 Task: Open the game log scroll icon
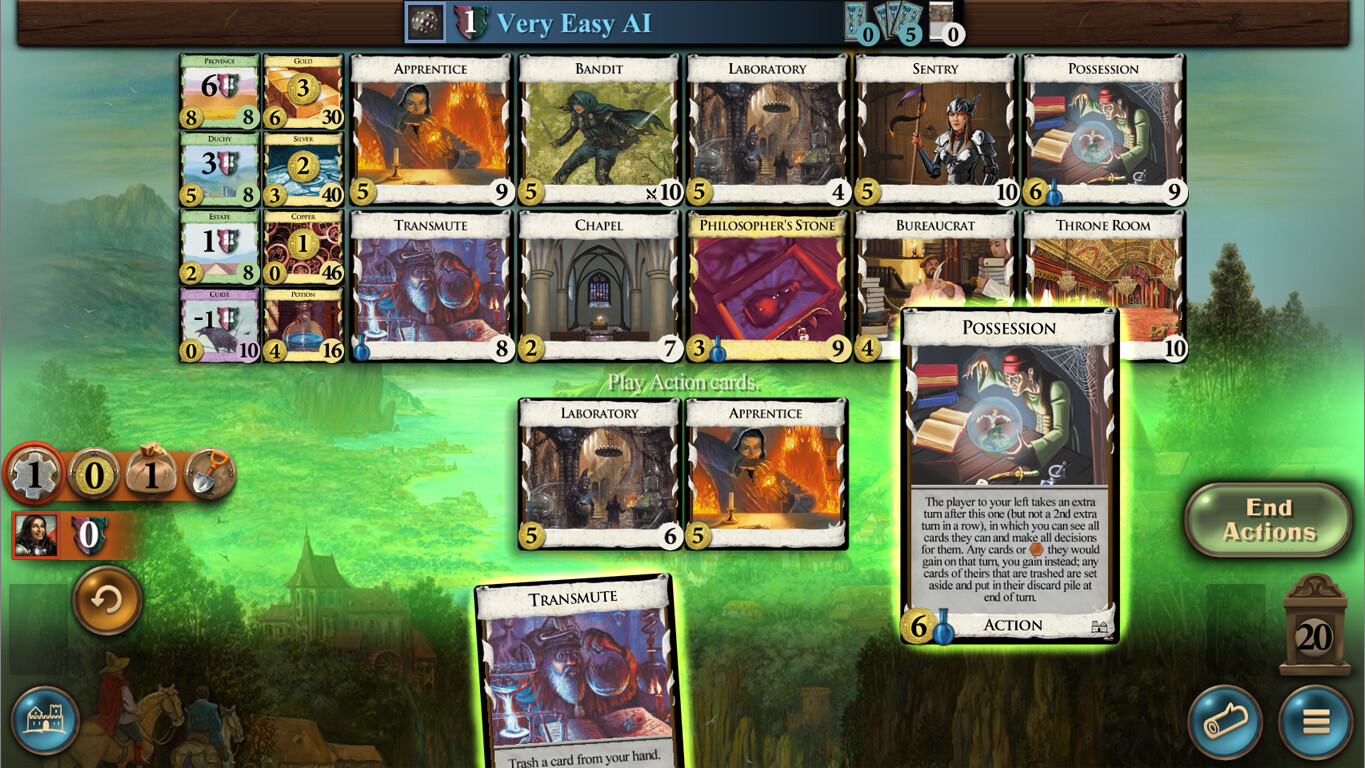[x=1225, y=719]
